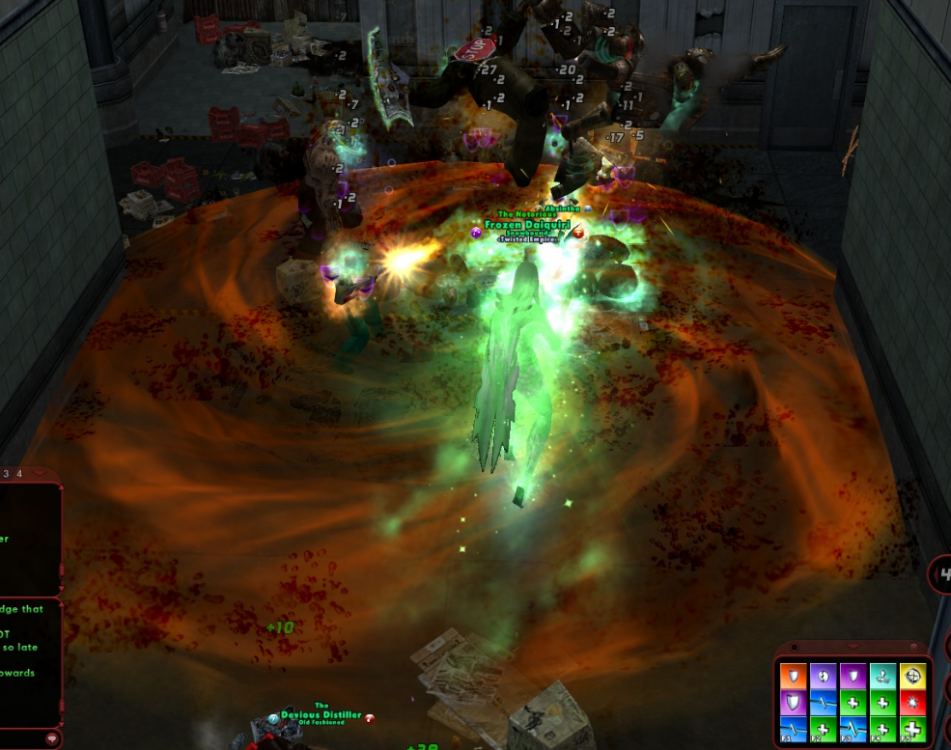
Task: Switch to chat tab 3
Action: click(x=5, y=472)
